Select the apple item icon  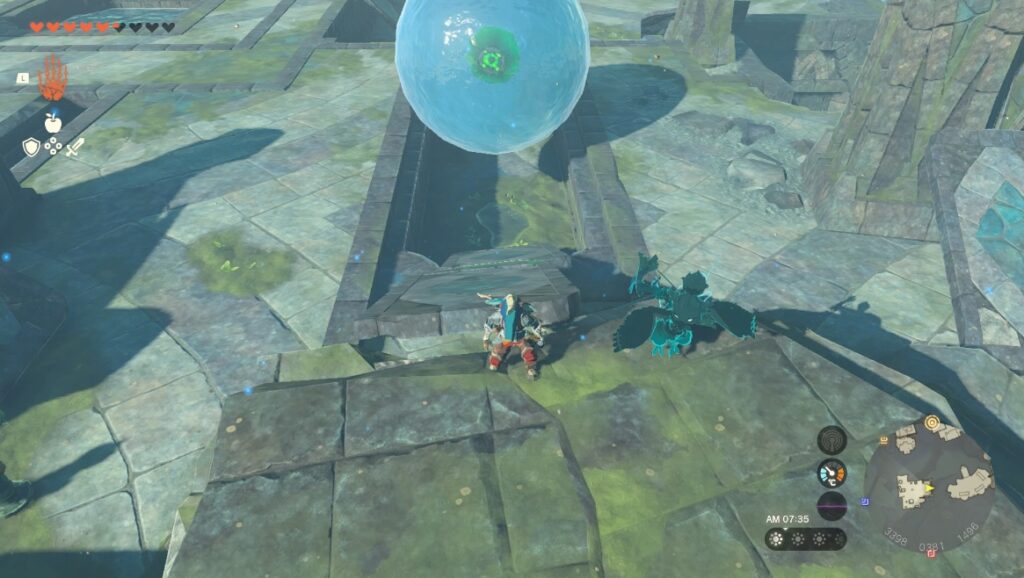[x=52, y=122]
